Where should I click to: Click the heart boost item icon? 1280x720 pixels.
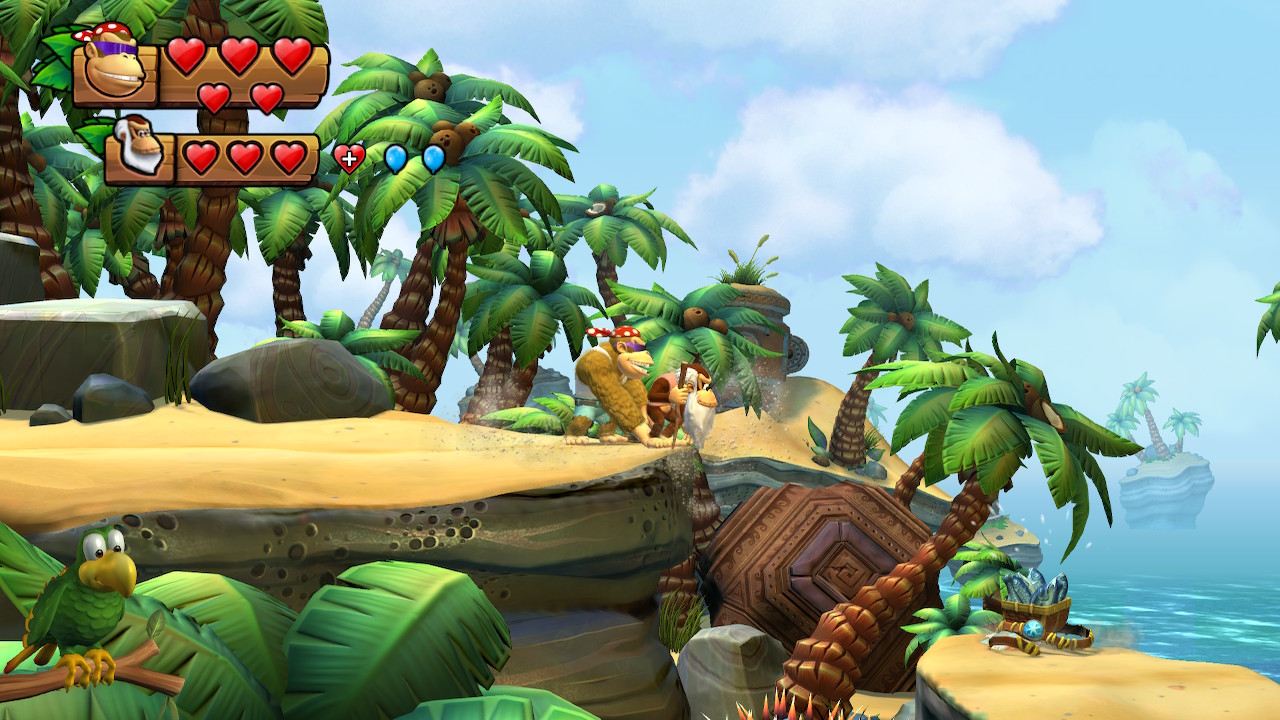click(349, 158)
